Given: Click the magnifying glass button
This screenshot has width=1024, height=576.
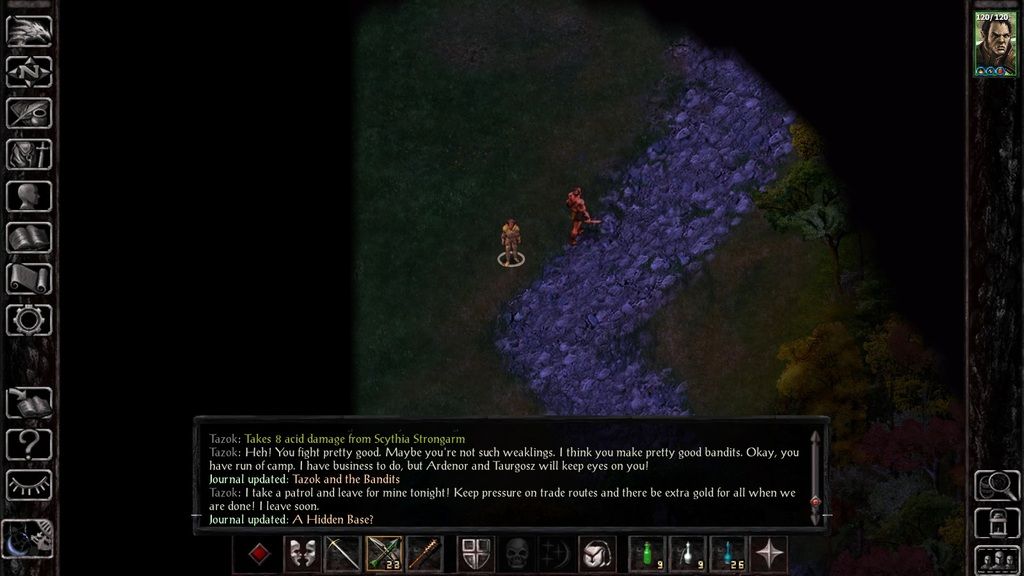Looking at the screenshot, I should pyautogui.click(x=995, y=486).
